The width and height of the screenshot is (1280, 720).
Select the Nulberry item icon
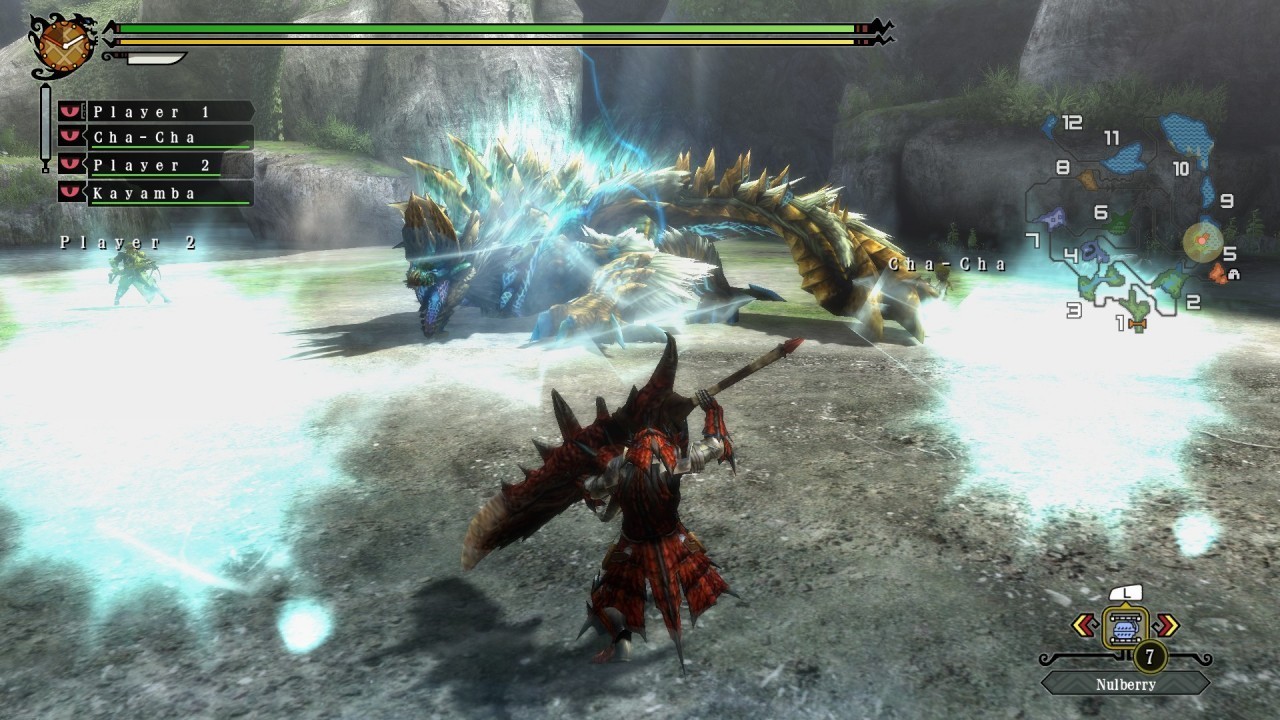tap(1125, 627)
